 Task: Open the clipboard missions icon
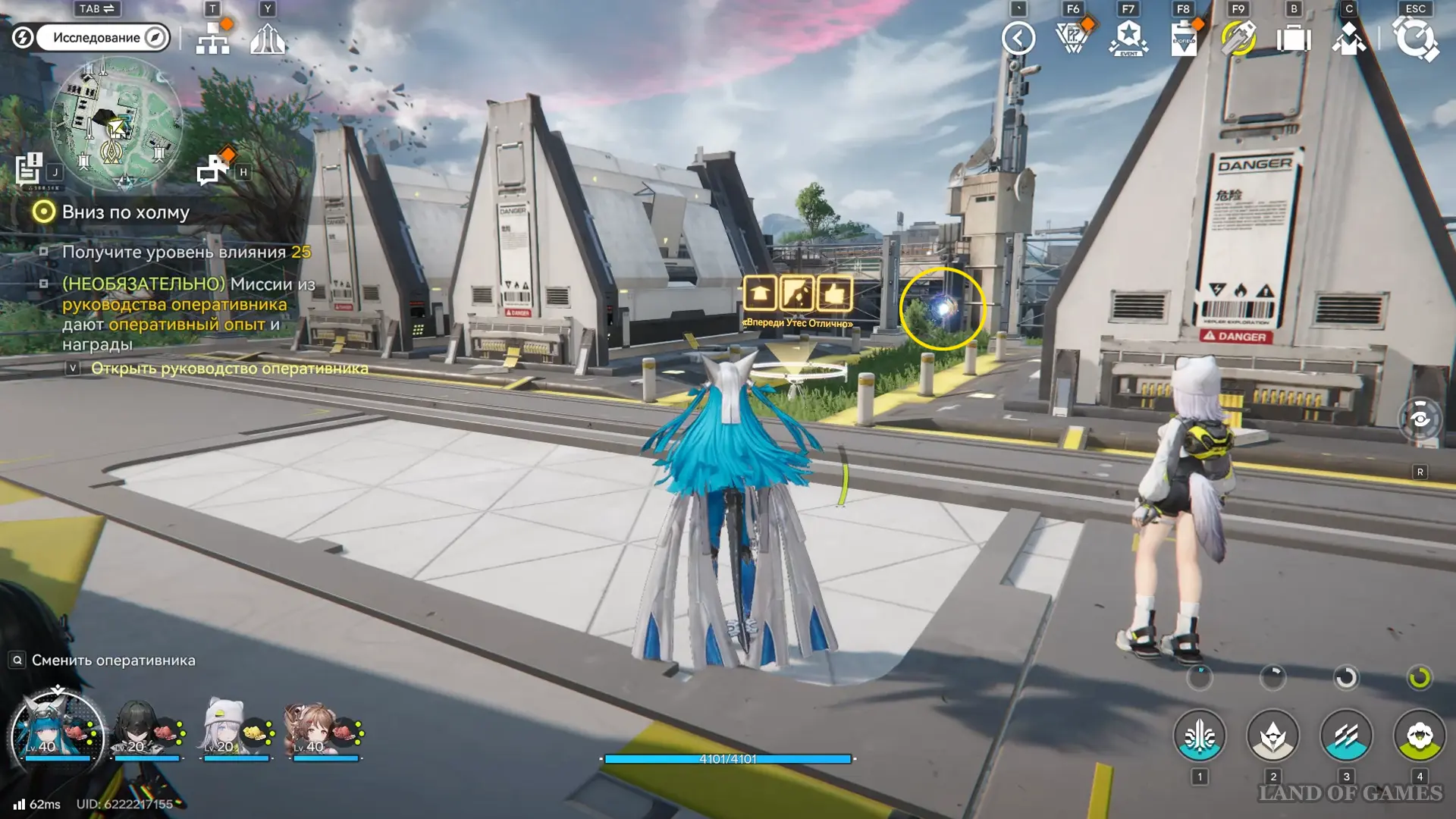click(1184, 38)
